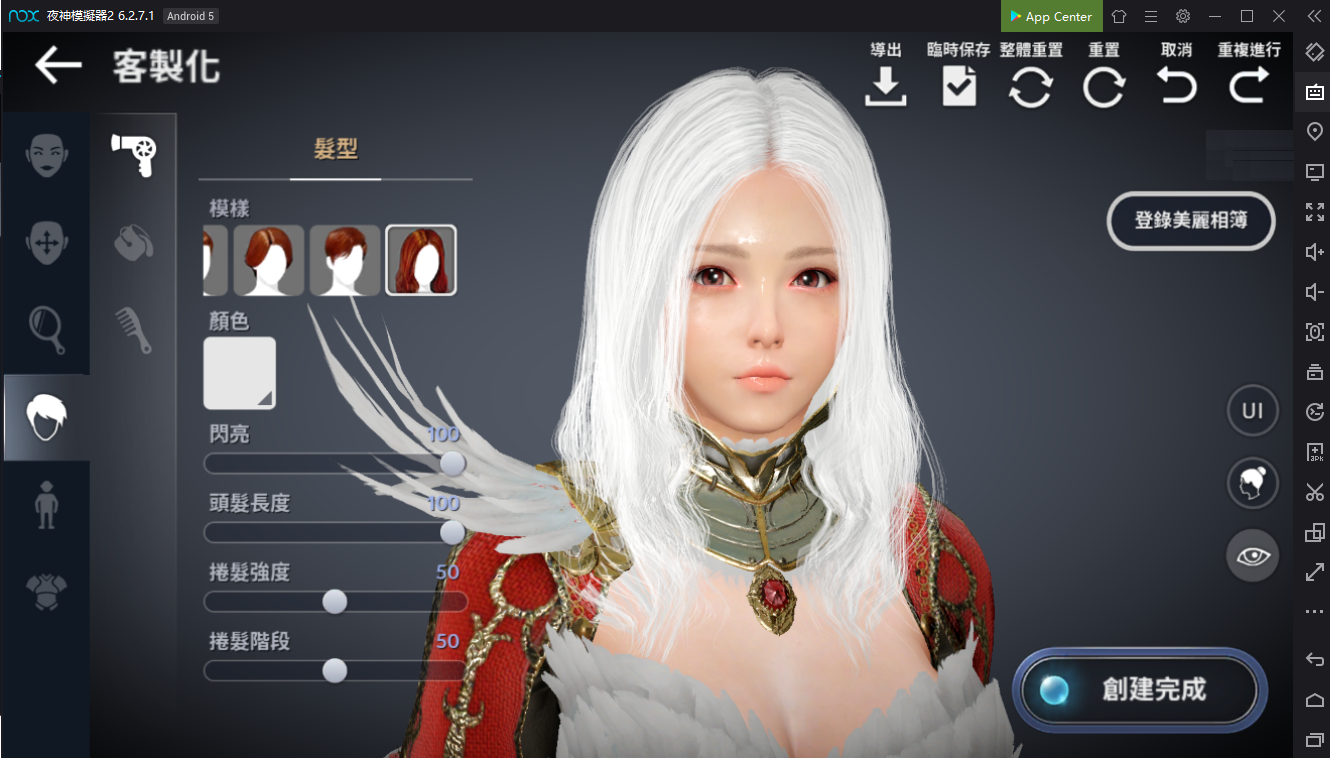Open the makeup face customization category
1330x758 pixels.
click(x=45, y=155)
